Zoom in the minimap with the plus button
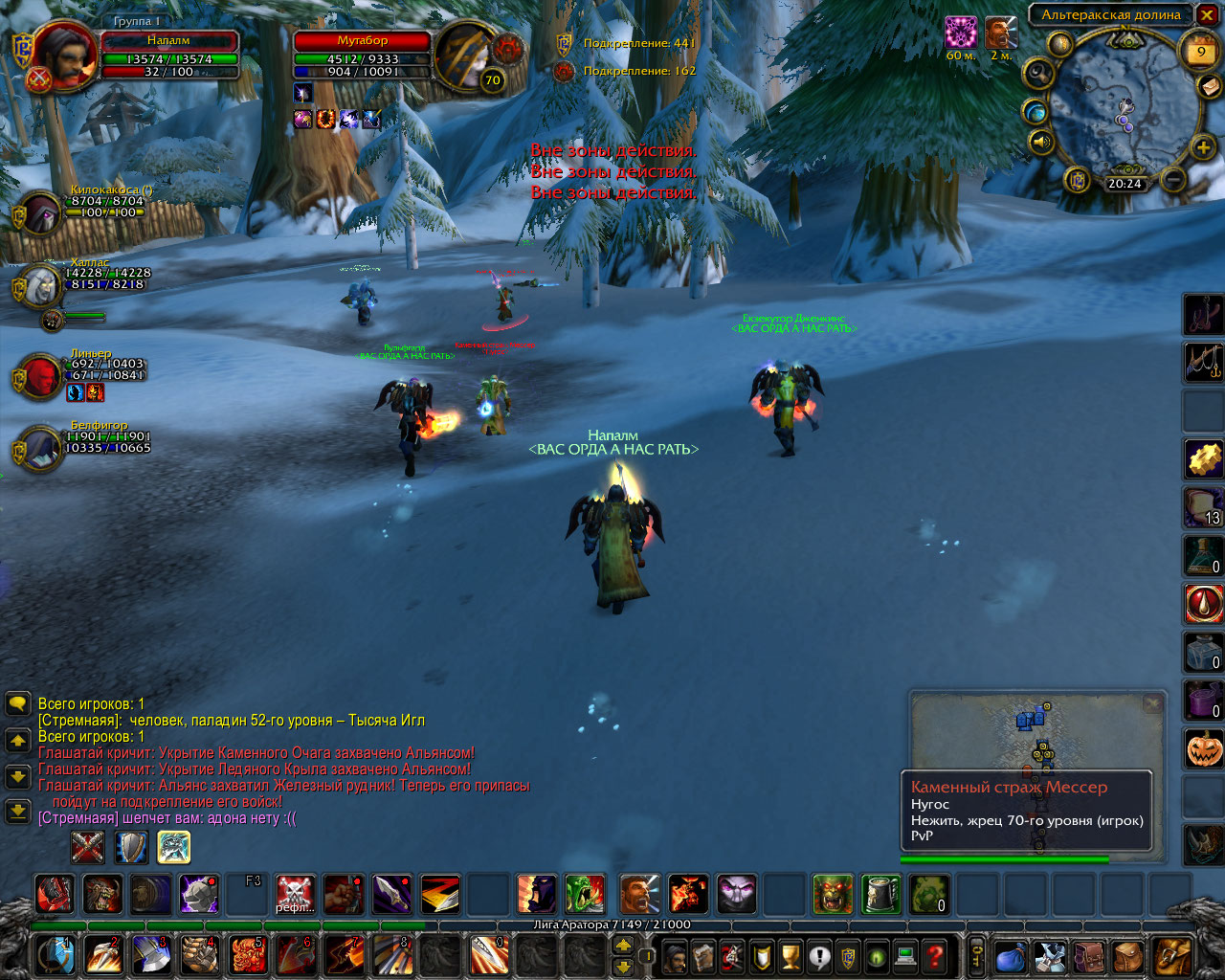The image size is (1225, 980). pyautogui.click(x=1203, y=147)
